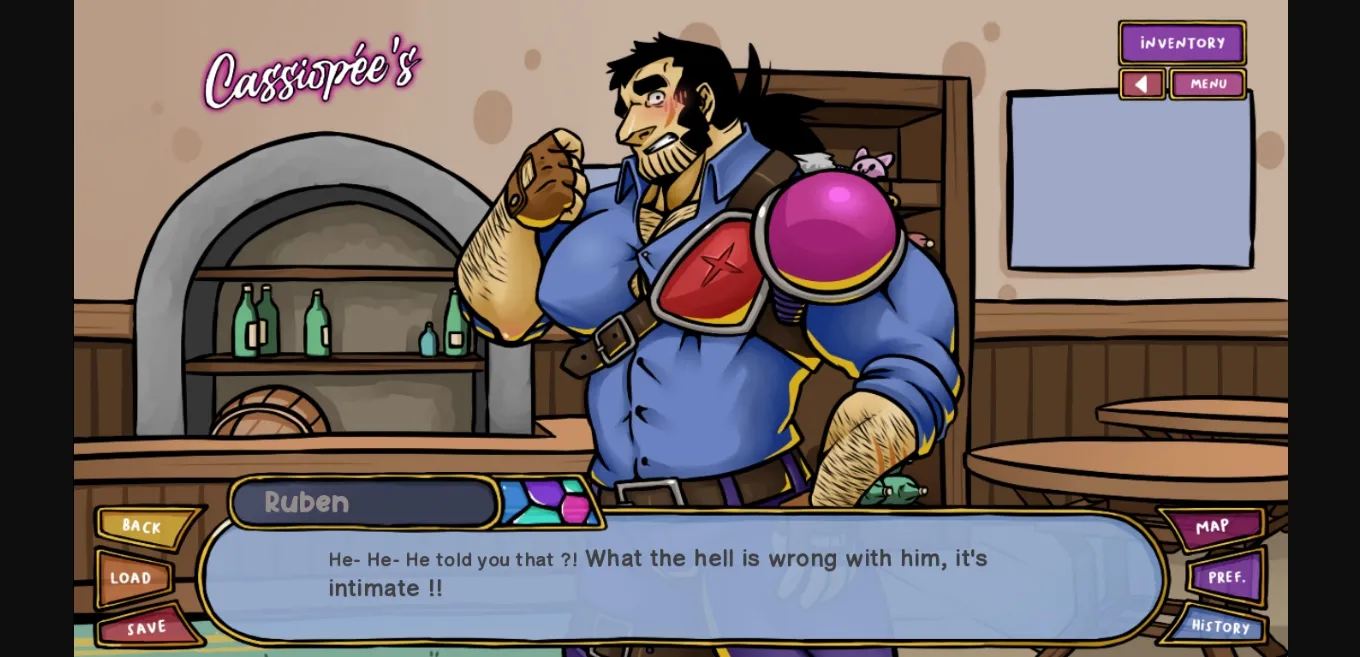
Task: Show the dialogue History
Action: point(1219,627)
